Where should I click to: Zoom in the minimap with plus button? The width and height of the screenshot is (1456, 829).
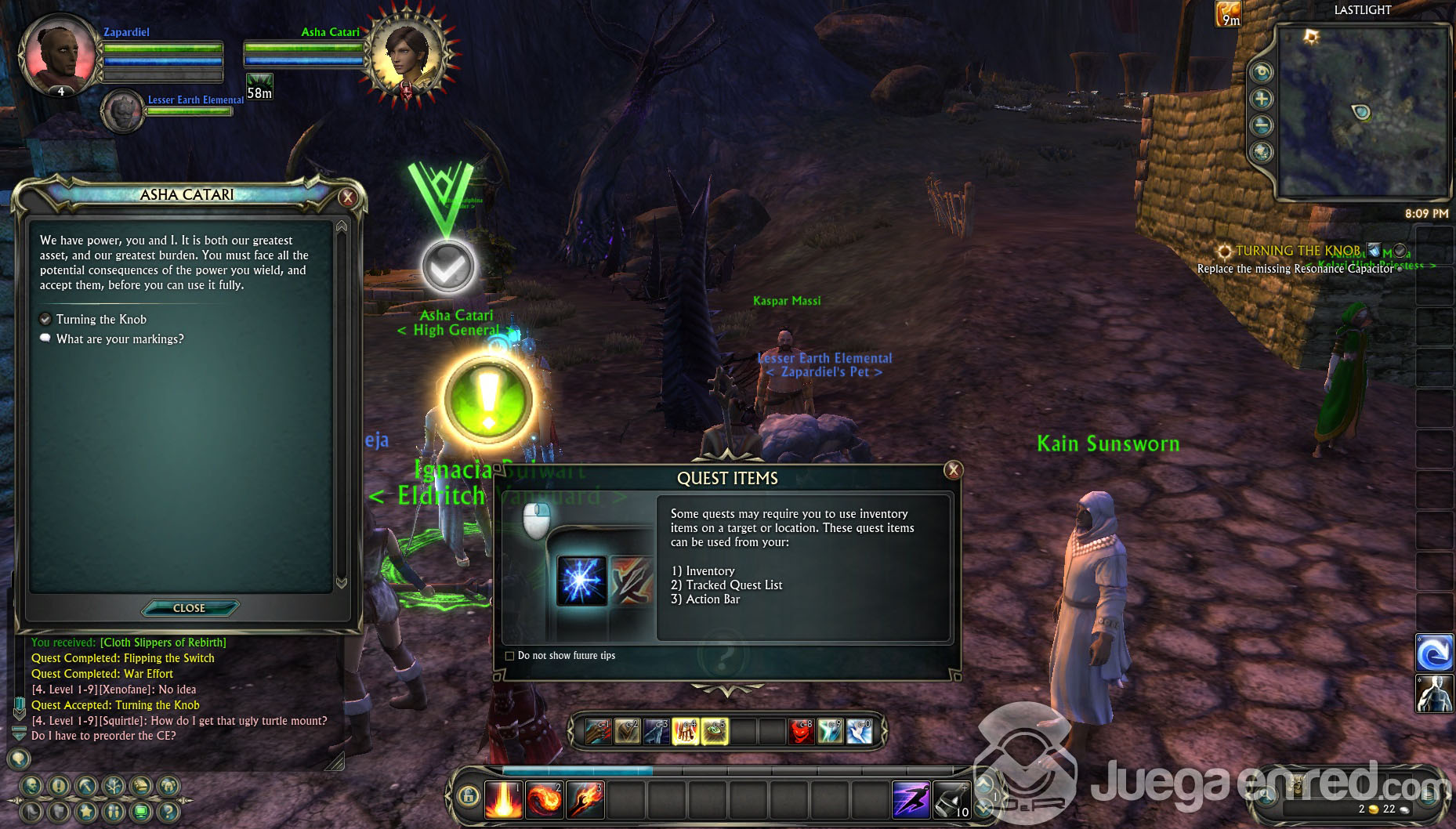pos(1262,99)
